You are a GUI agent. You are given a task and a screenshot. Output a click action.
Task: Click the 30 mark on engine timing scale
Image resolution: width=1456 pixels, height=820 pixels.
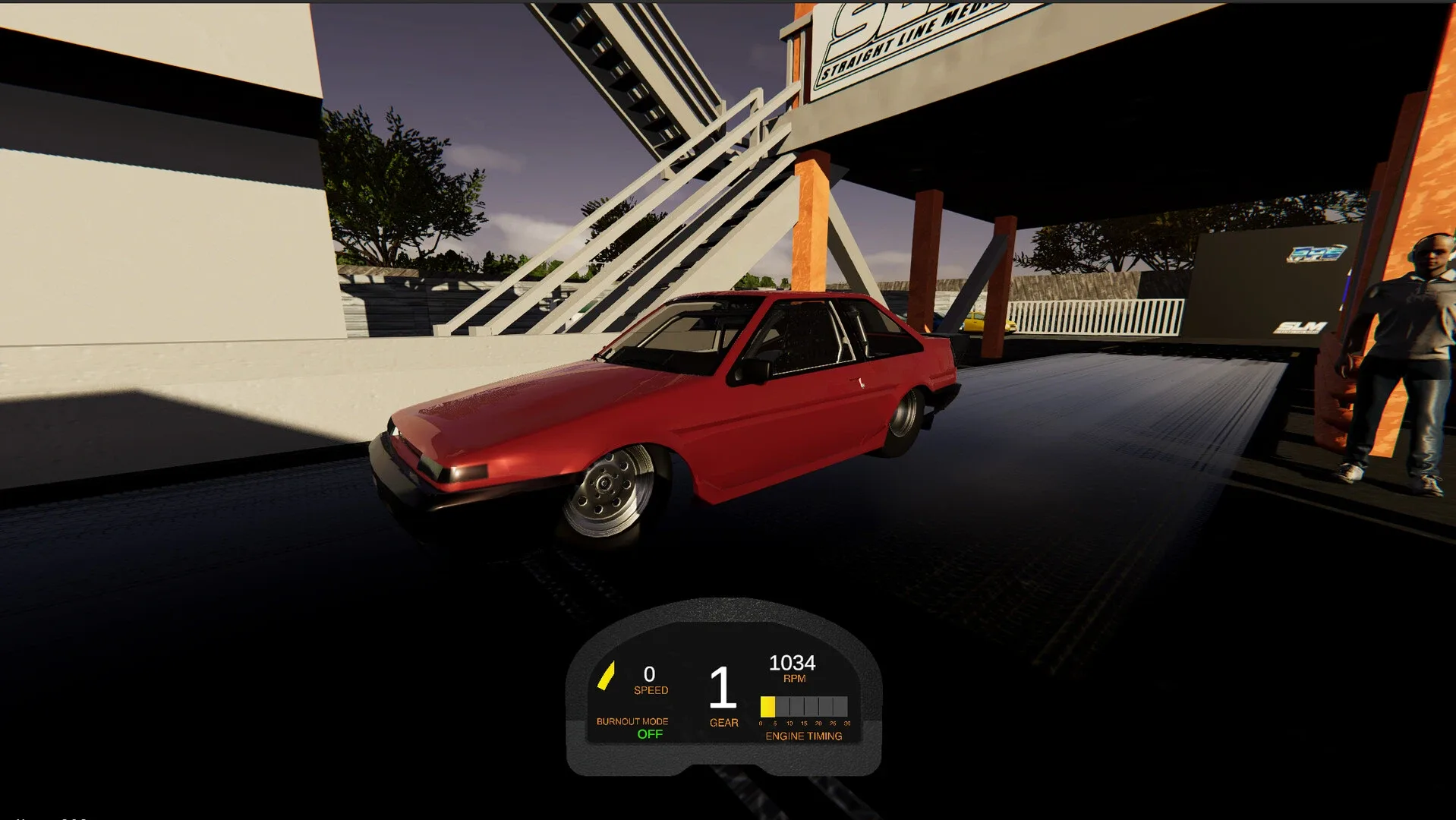click(848, 724)
